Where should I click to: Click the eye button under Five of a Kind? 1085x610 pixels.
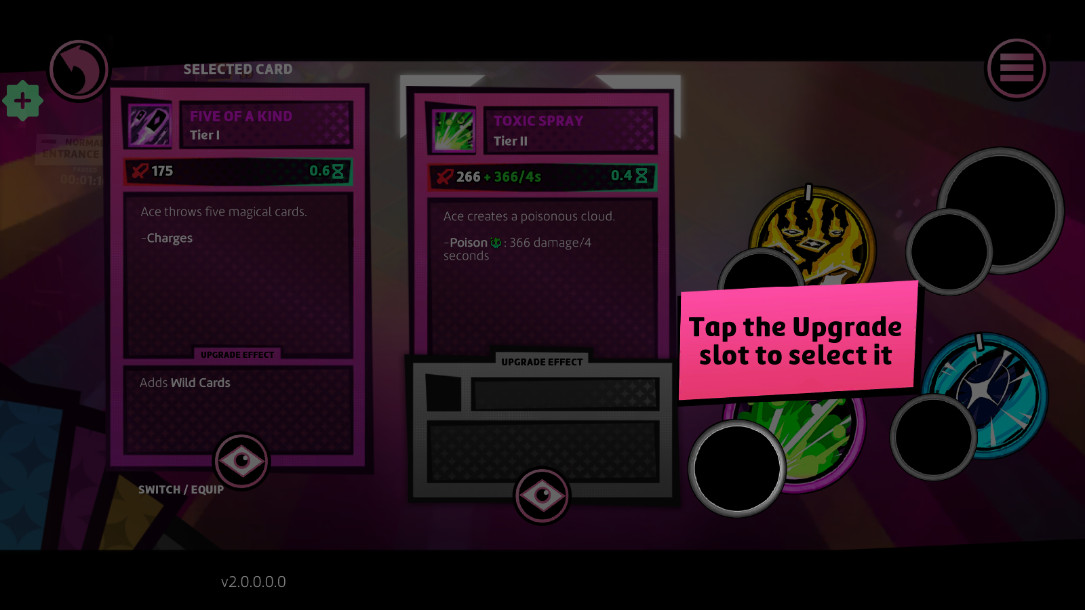(241, 461)
